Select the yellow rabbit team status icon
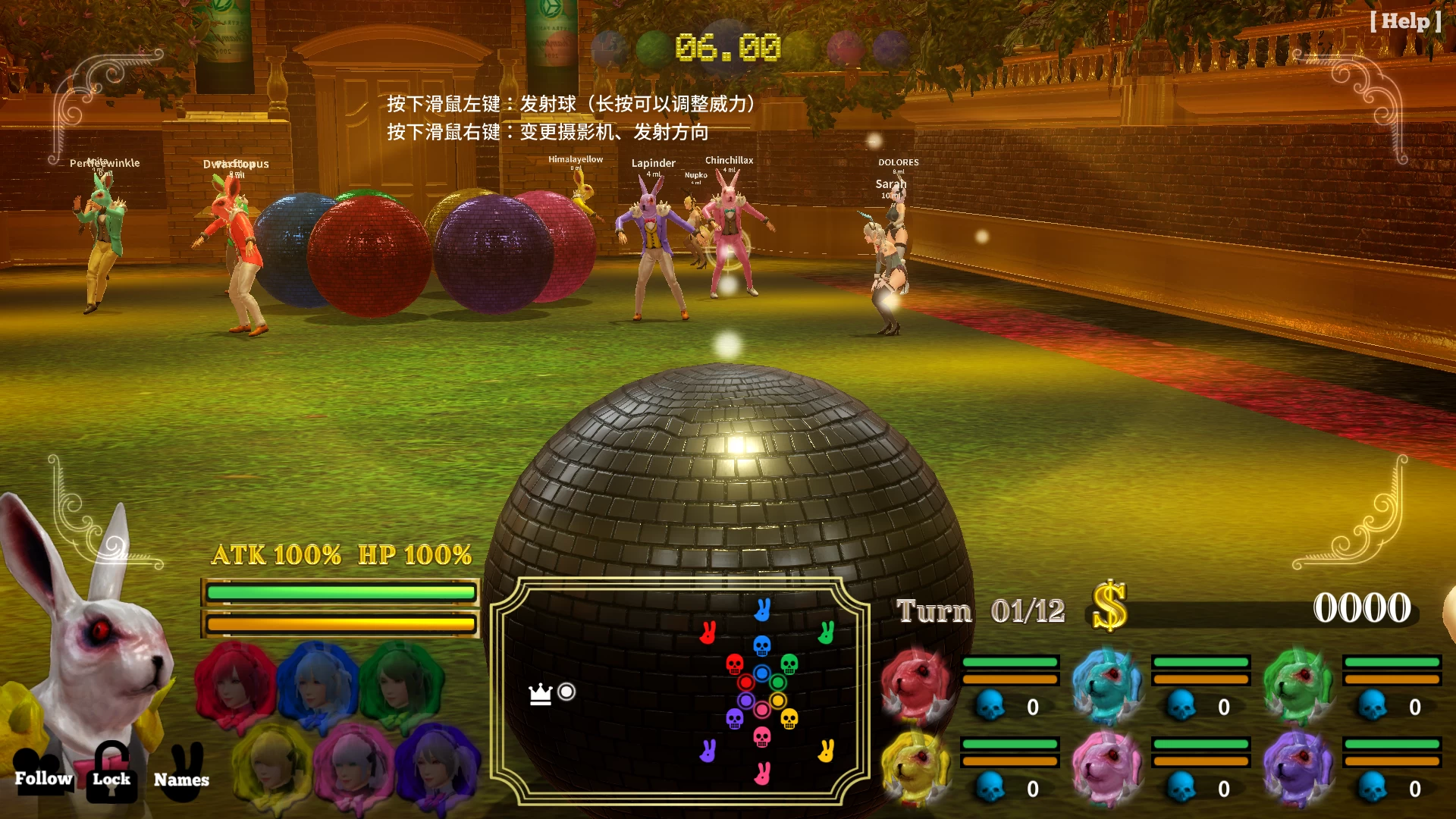 pos(916,766)
